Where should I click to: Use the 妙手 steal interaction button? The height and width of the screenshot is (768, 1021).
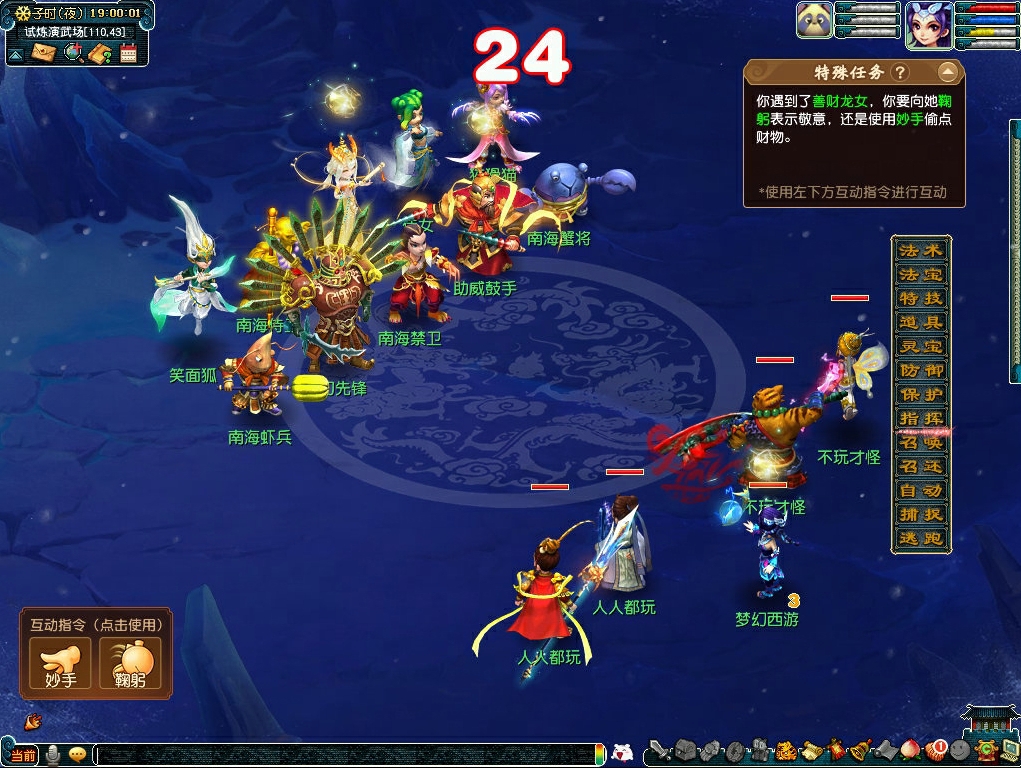[60, 663]
